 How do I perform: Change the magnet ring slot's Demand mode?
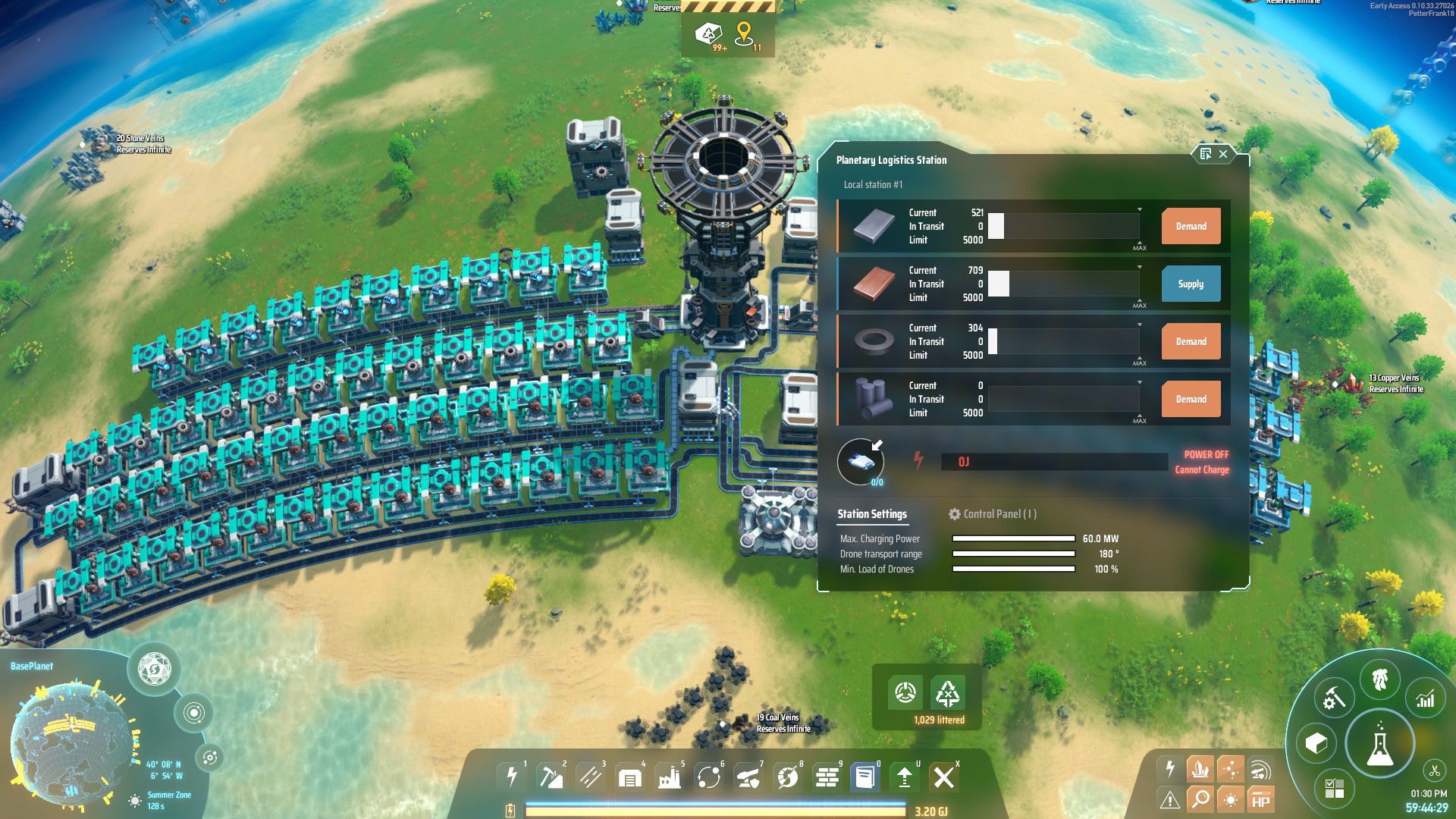pyautogui.click(x=1191, y=342)
